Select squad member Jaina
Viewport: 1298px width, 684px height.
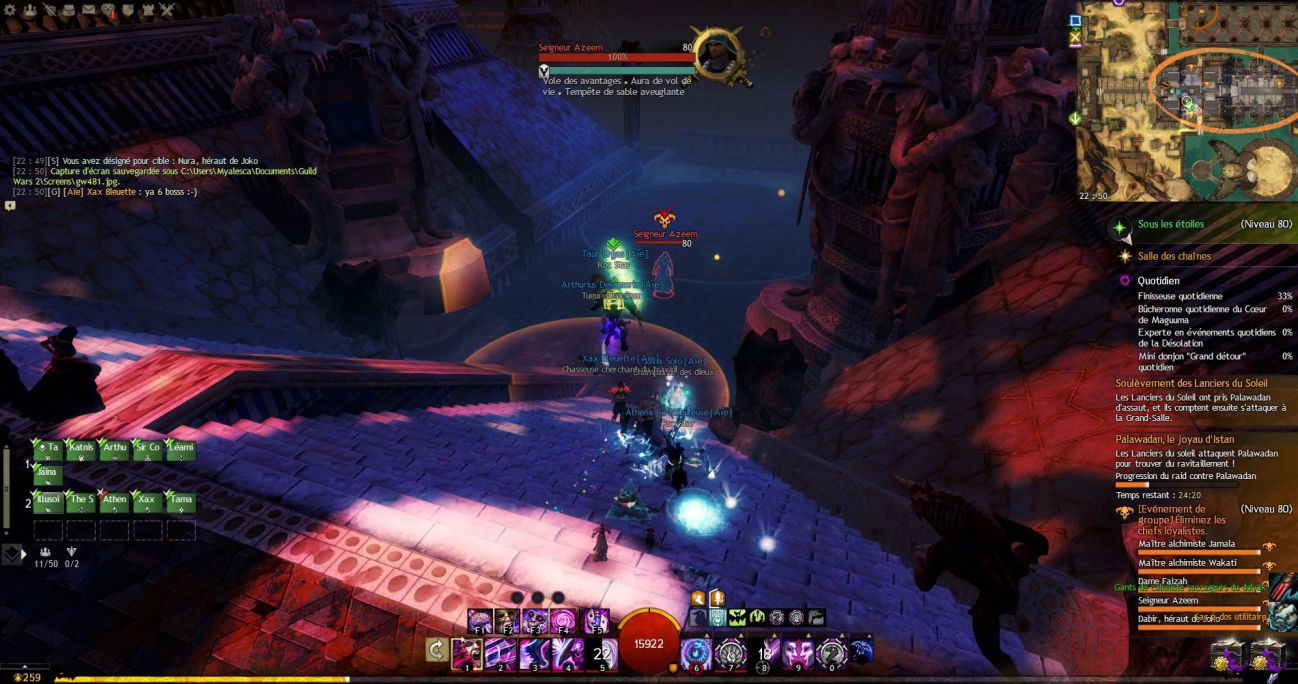[x=47, y=475]
